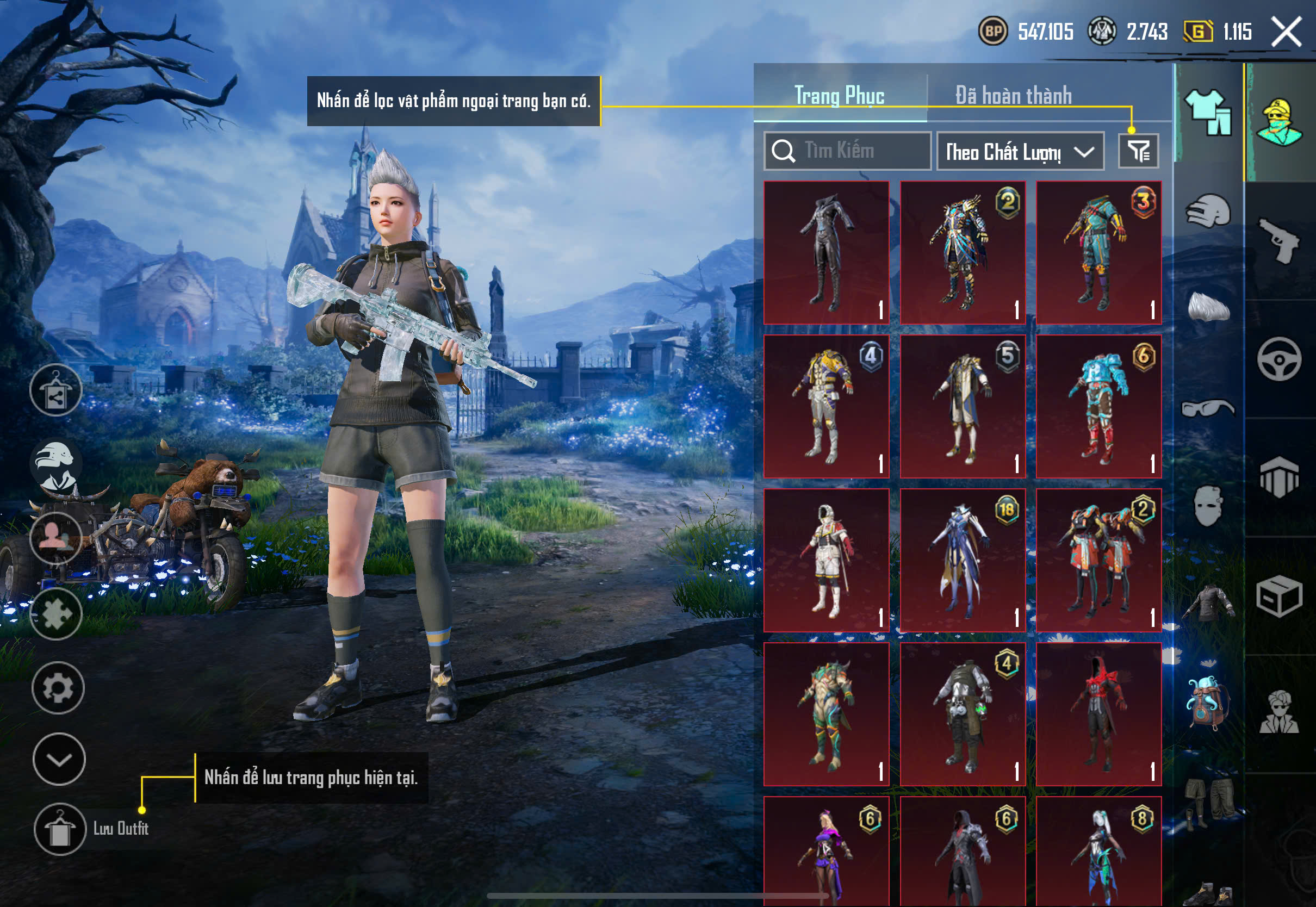Select the Trang Phục tab
Viewport: 1316px width, 907px height.
pyautogui.click(x=839, y=96)
